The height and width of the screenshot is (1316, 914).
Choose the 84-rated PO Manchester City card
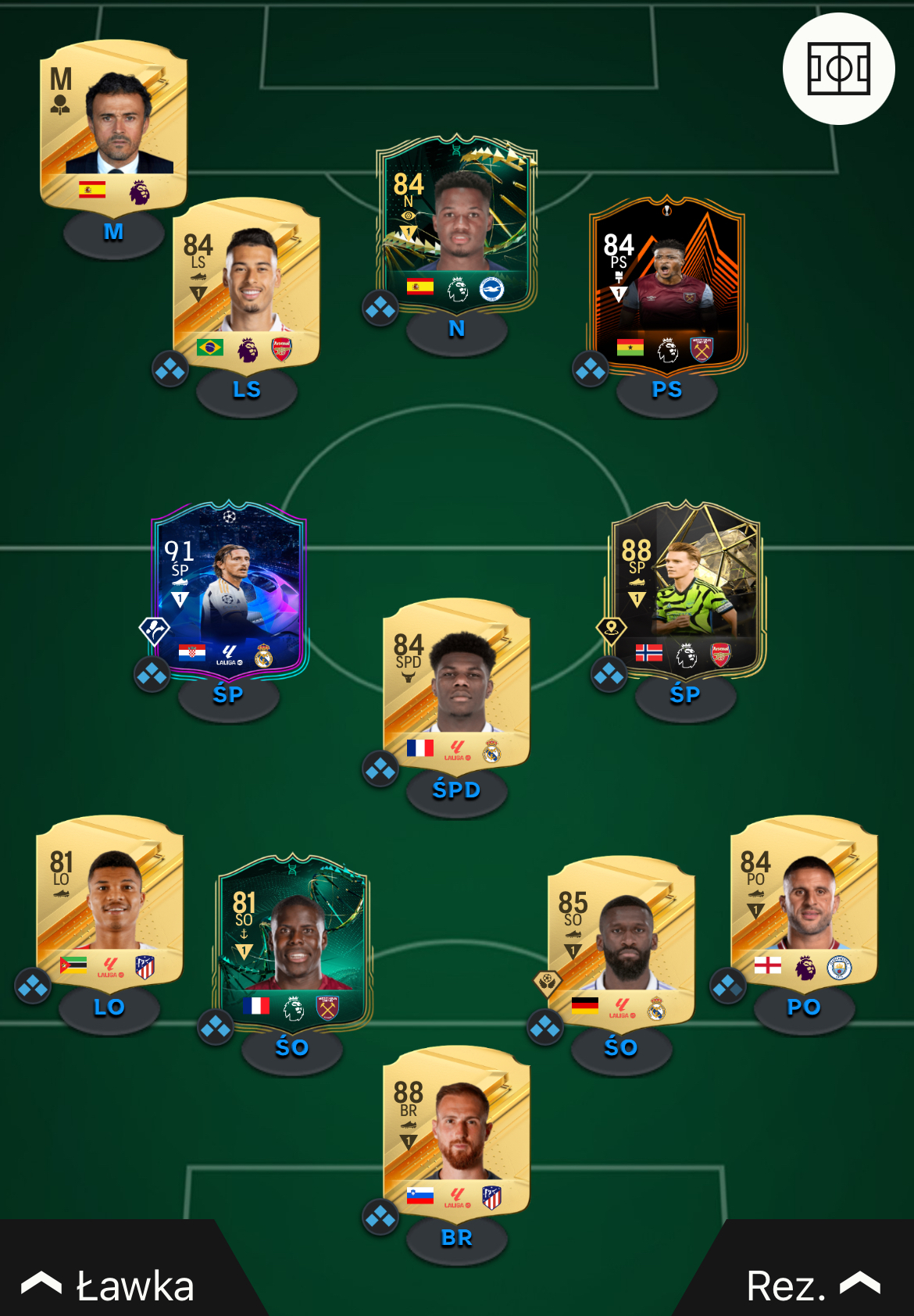tap(803, 901)
